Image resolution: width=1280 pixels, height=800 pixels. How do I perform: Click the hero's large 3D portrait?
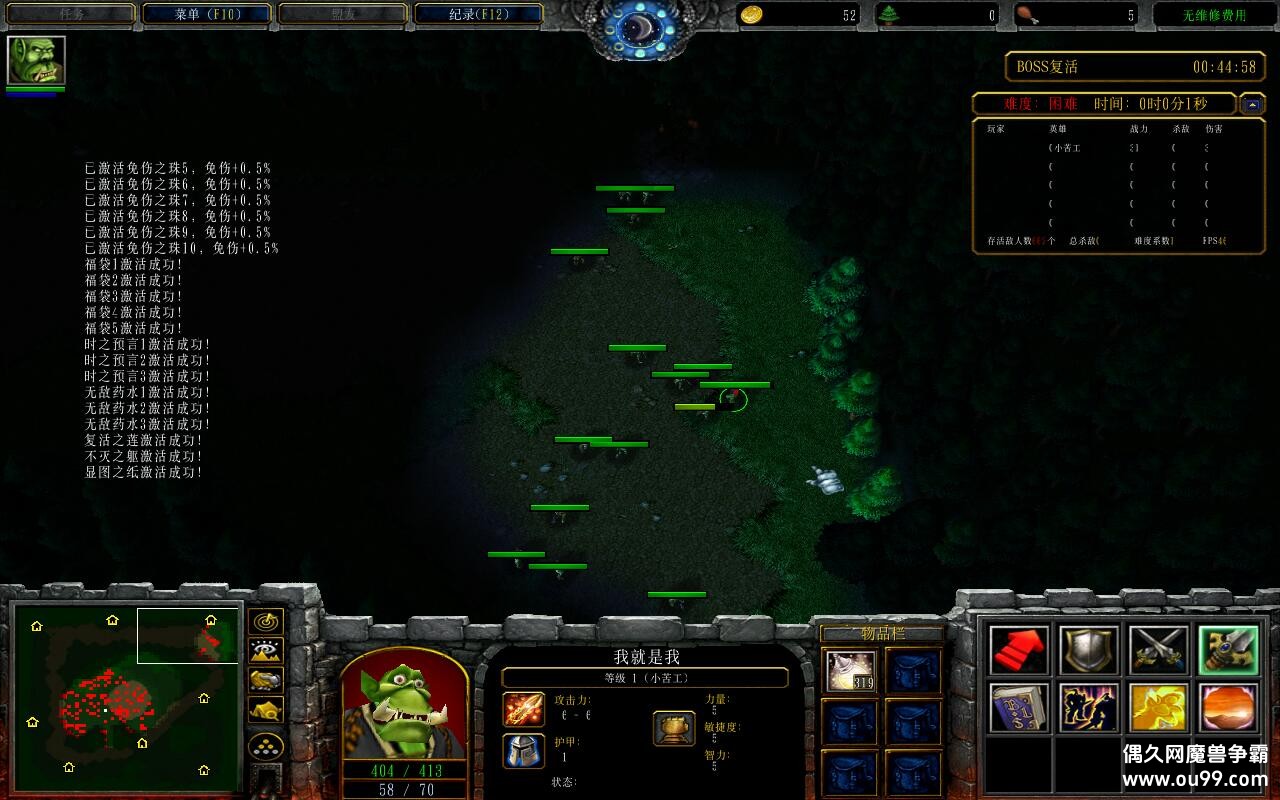pos(405,705)
